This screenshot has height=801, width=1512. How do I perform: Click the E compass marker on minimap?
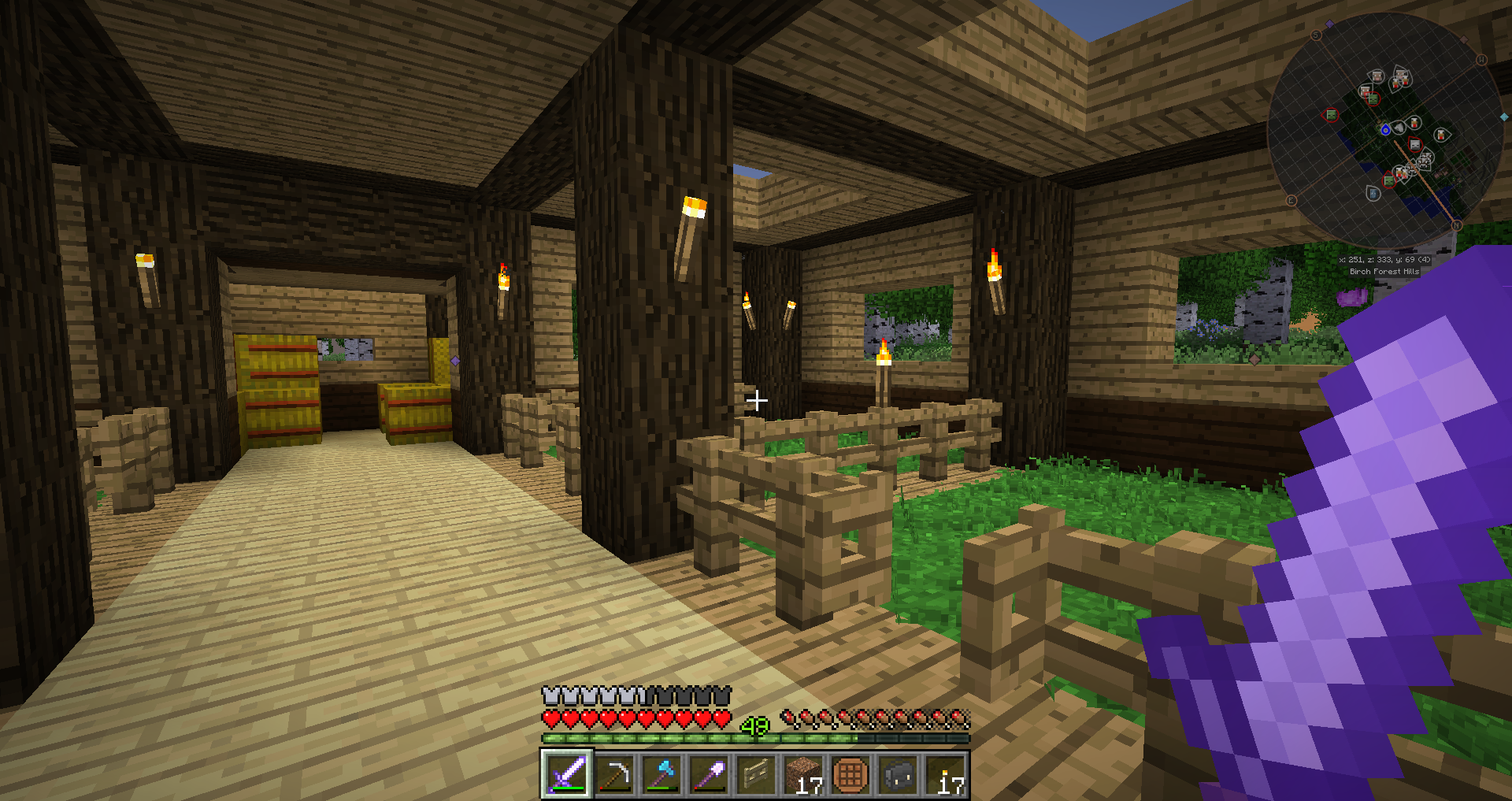[x=1291, y=201]
